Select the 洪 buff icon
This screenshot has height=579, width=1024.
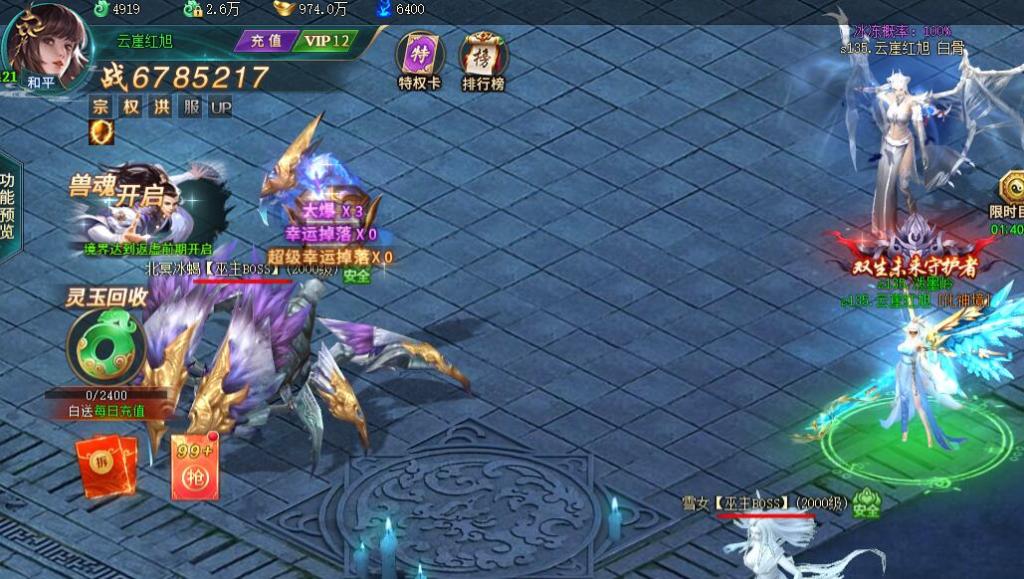click(x=160, y=107)
